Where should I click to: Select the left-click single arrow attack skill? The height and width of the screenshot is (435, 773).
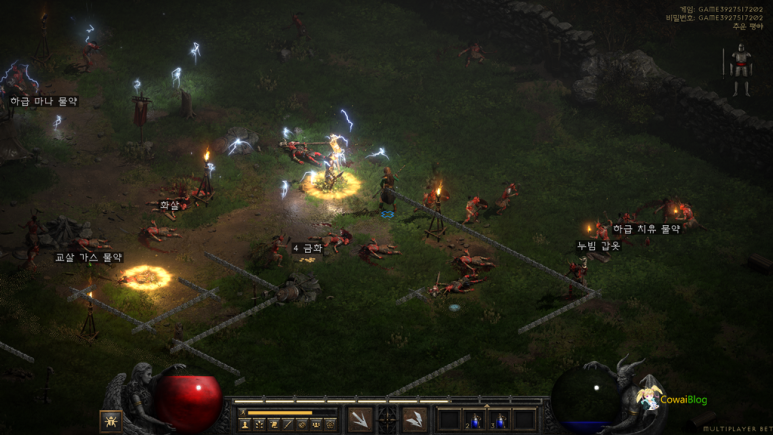pos(360,420)
